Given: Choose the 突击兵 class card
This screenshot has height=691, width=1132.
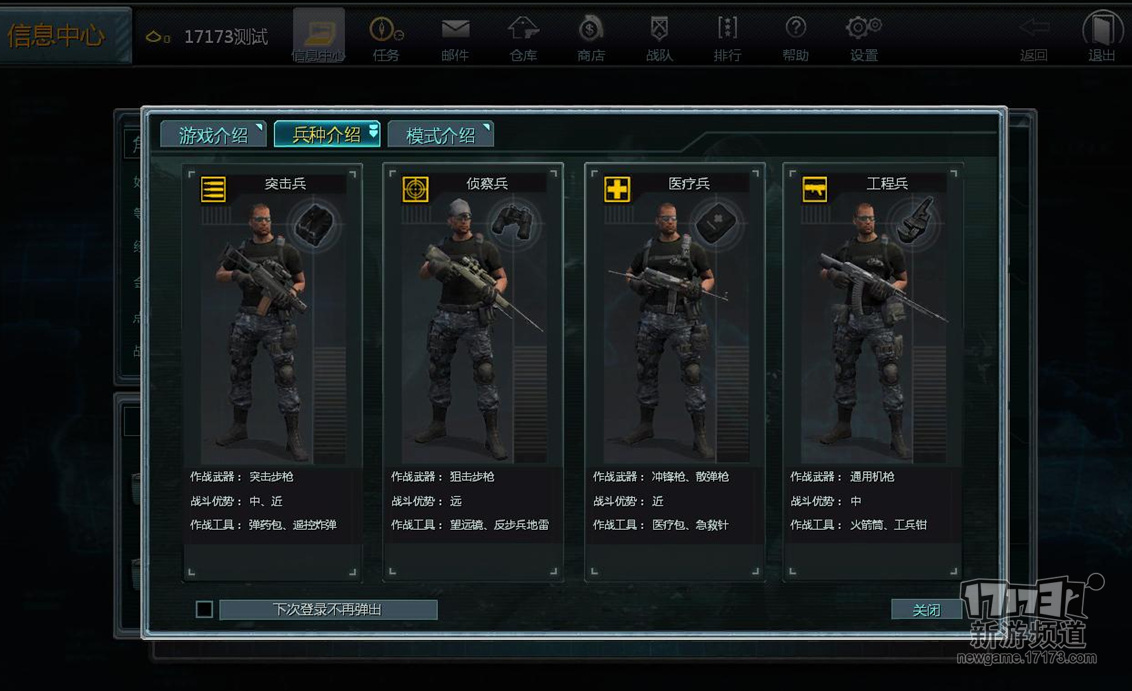Looking at the screenshot, I should (272, 370).
